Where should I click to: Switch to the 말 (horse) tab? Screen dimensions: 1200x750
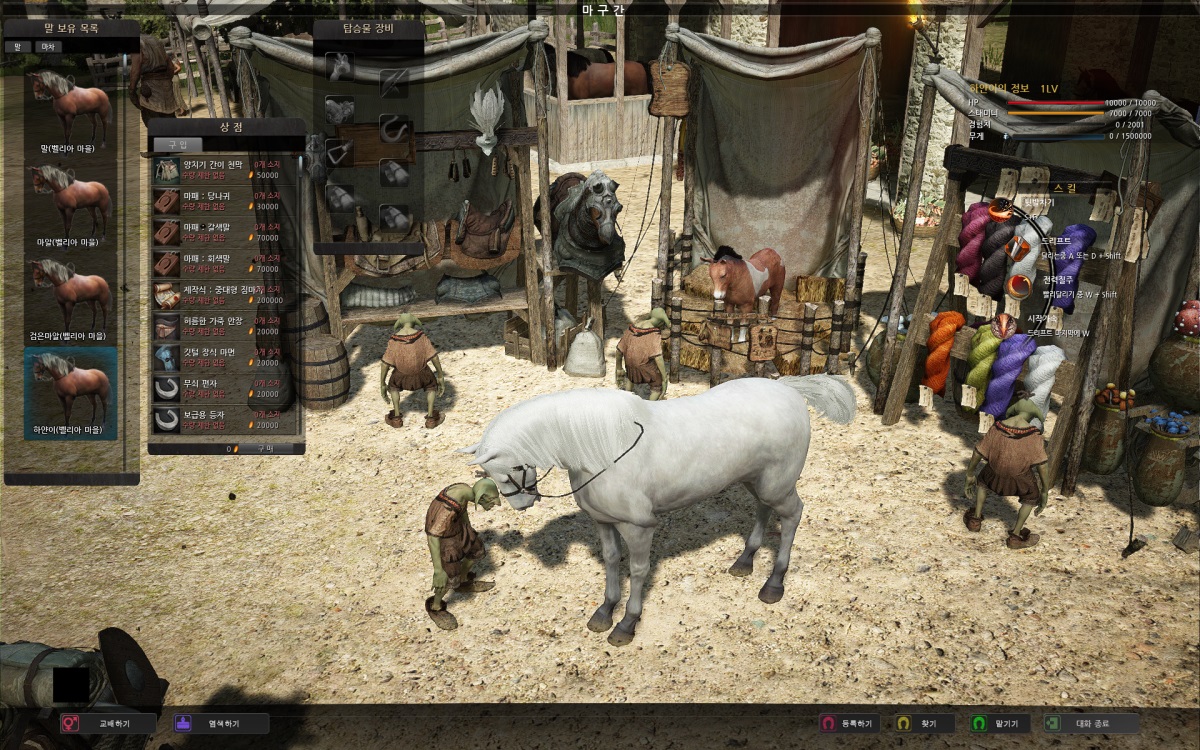[x=17, y=46]
